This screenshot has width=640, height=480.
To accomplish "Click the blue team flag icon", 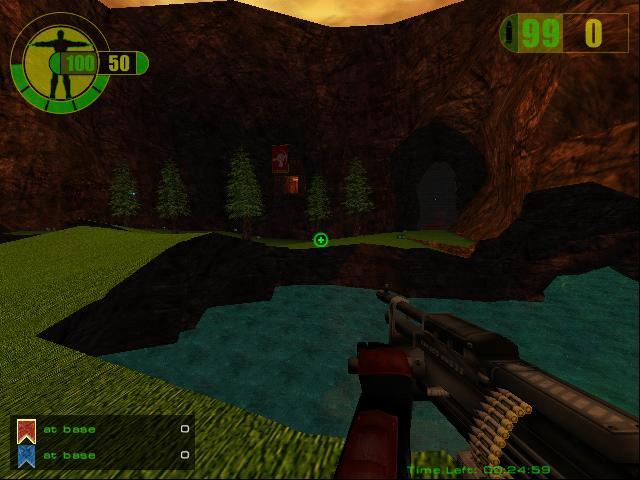I will pyautogui.click(x=26, y=456).
